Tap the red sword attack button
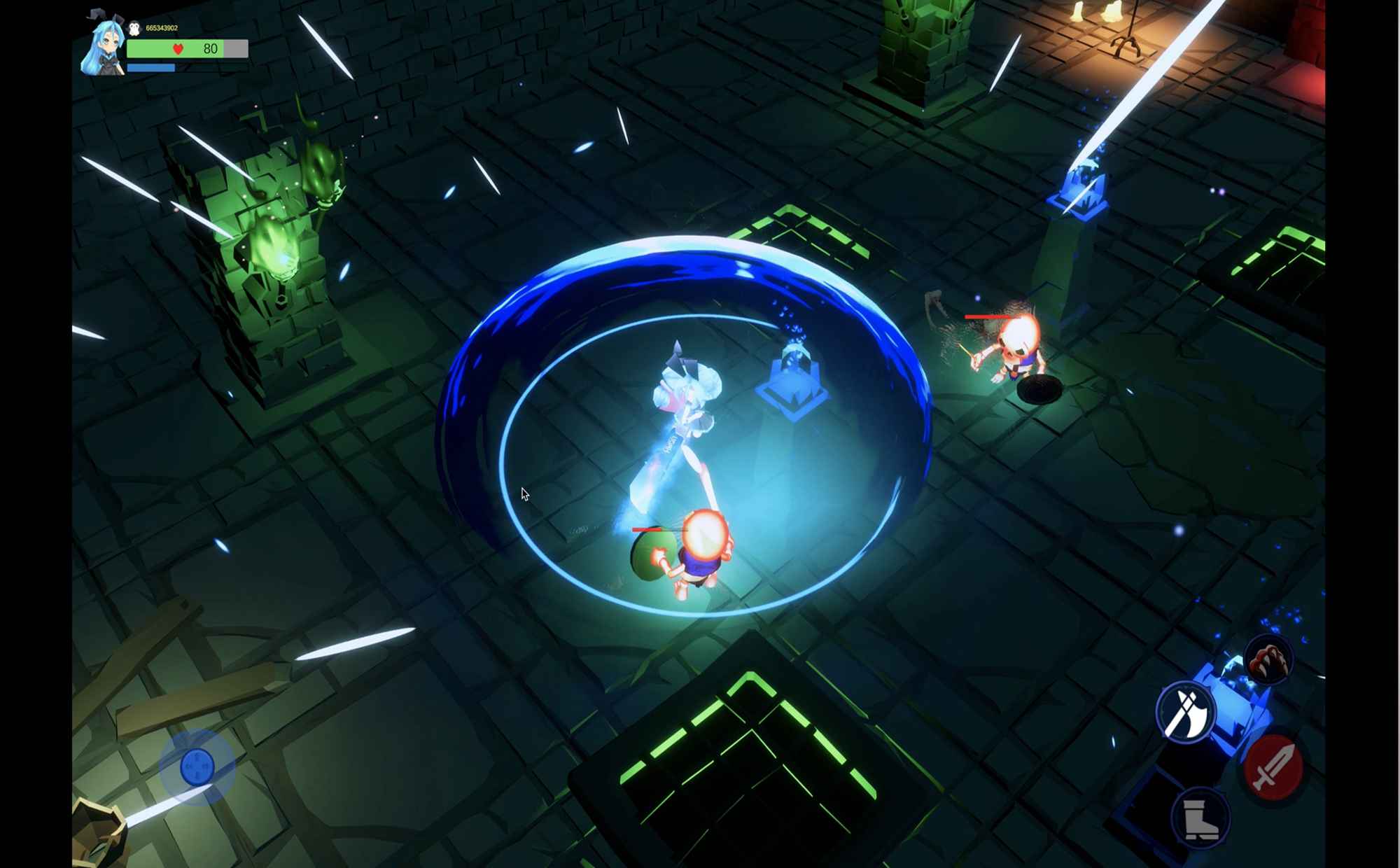Viewport: 1400px width, 868px height. pyautogui.click(x=1273, y=768)
